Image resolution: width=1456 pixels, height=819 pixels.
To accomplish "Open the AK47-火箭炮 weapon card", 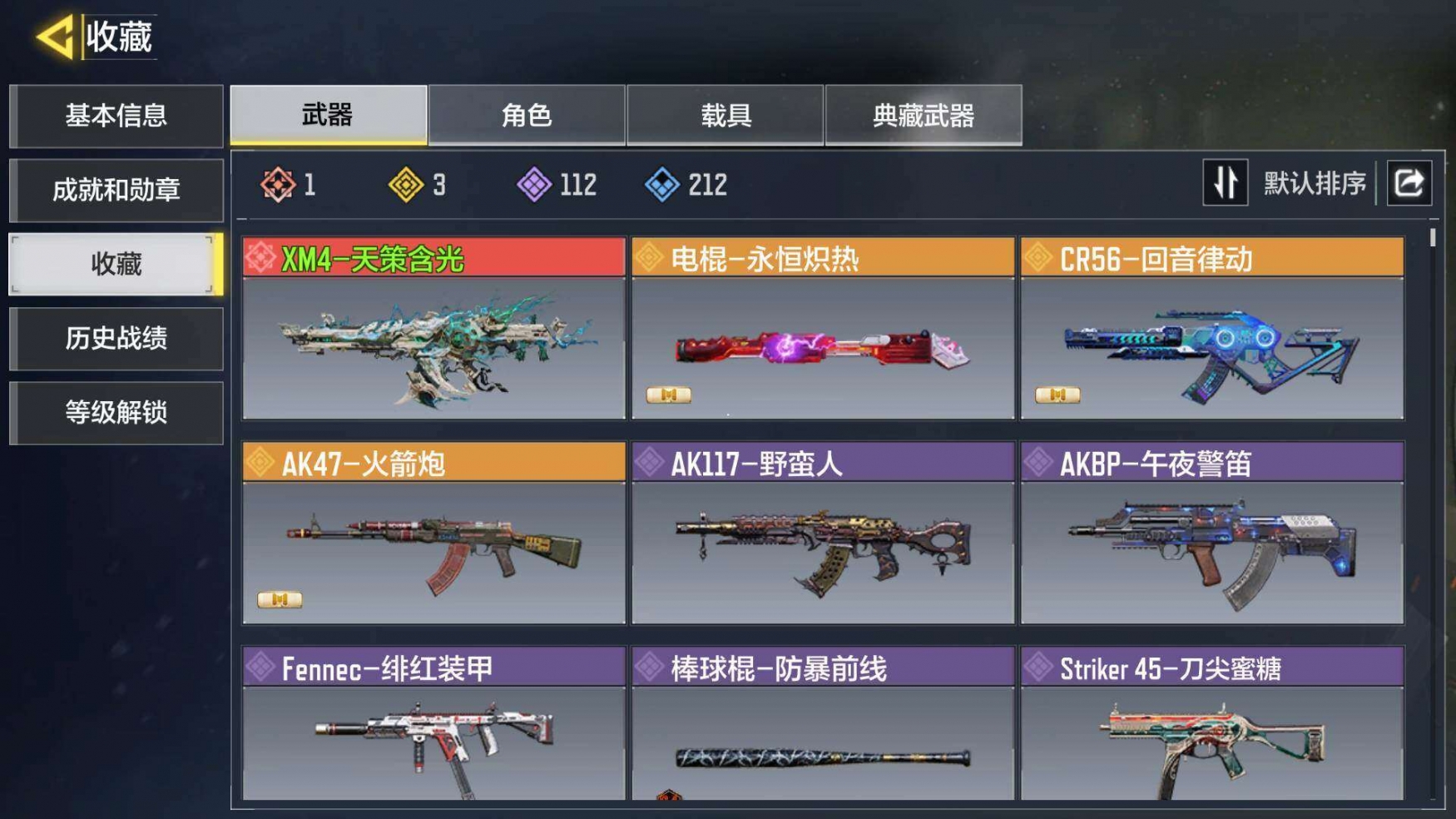I will [x=433, y=533].
